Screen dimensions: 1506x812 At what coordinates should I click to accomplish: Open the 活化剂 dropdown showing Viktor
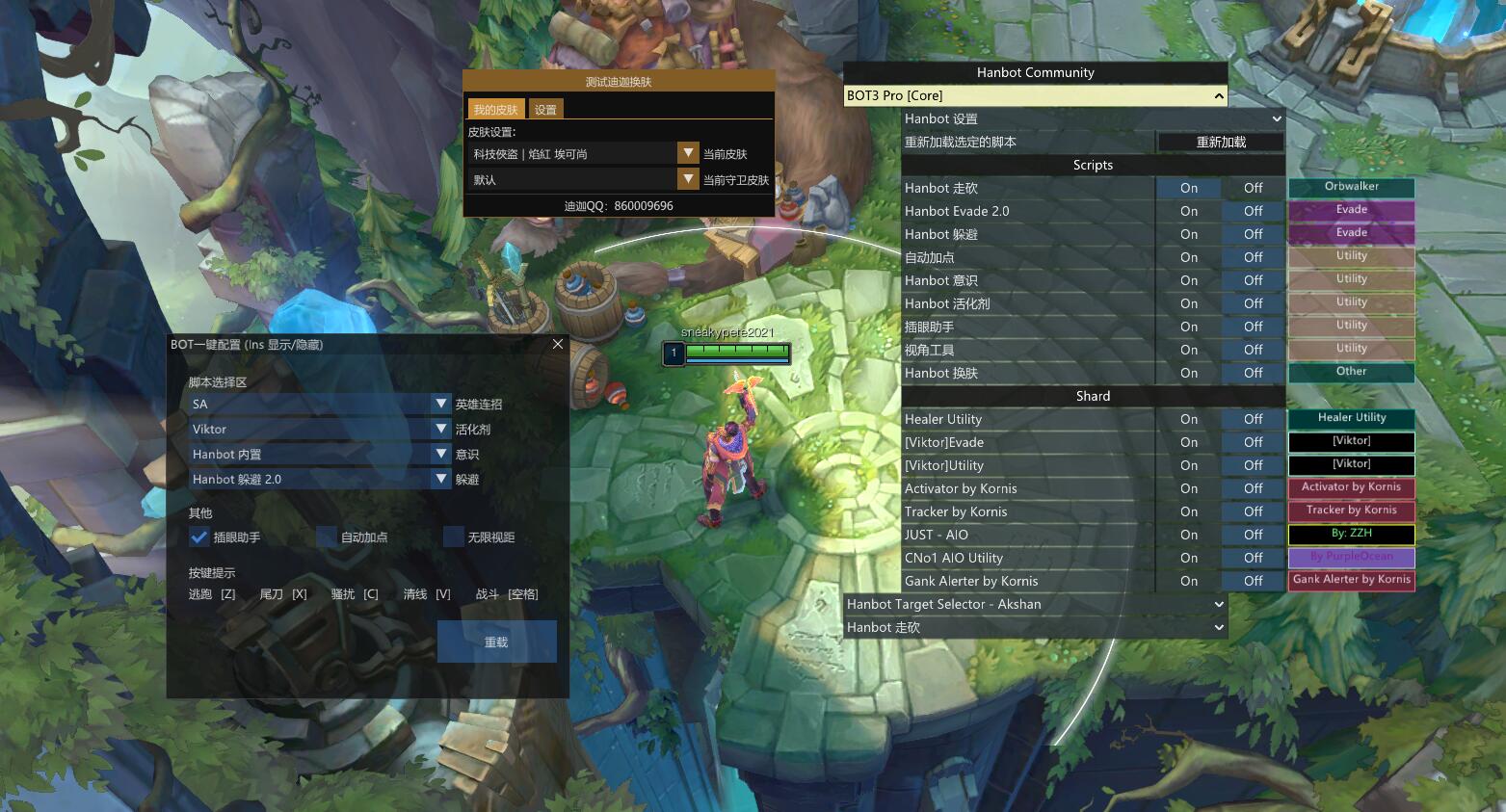(x=441, y=429)
